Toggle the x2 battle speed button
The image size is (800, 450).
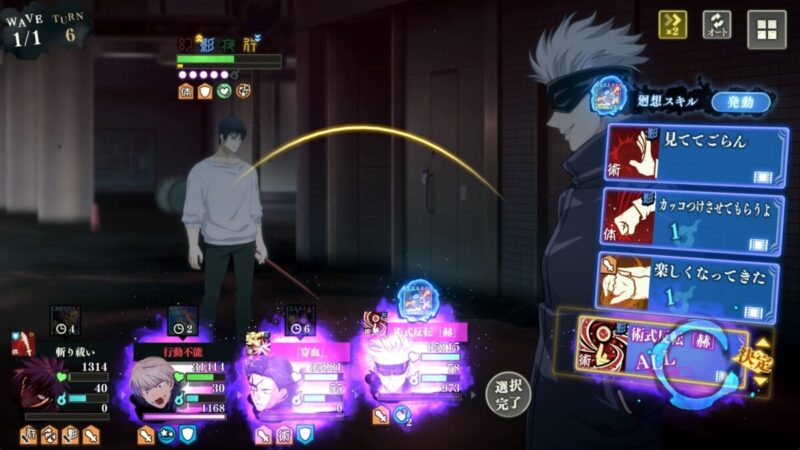pyautogui.click(x=672, y=25)
